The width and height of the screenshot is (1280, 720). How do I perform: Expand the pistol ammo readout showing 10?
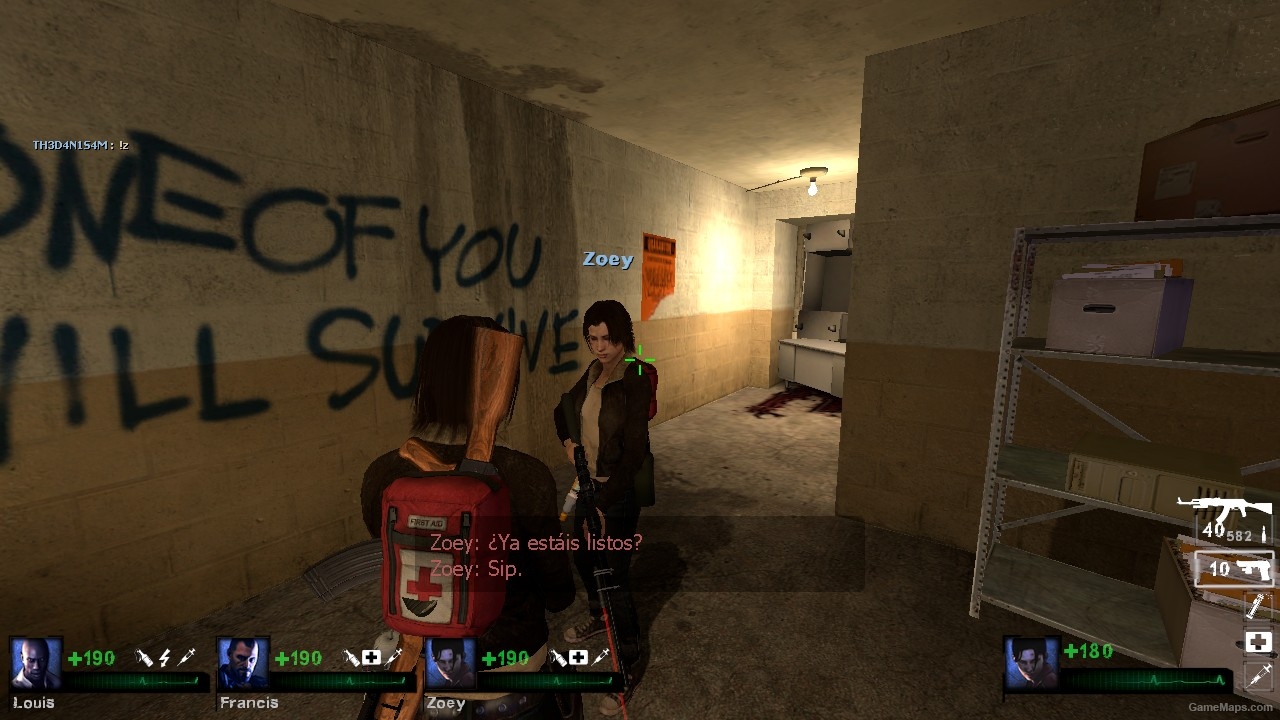[1217, 567]
